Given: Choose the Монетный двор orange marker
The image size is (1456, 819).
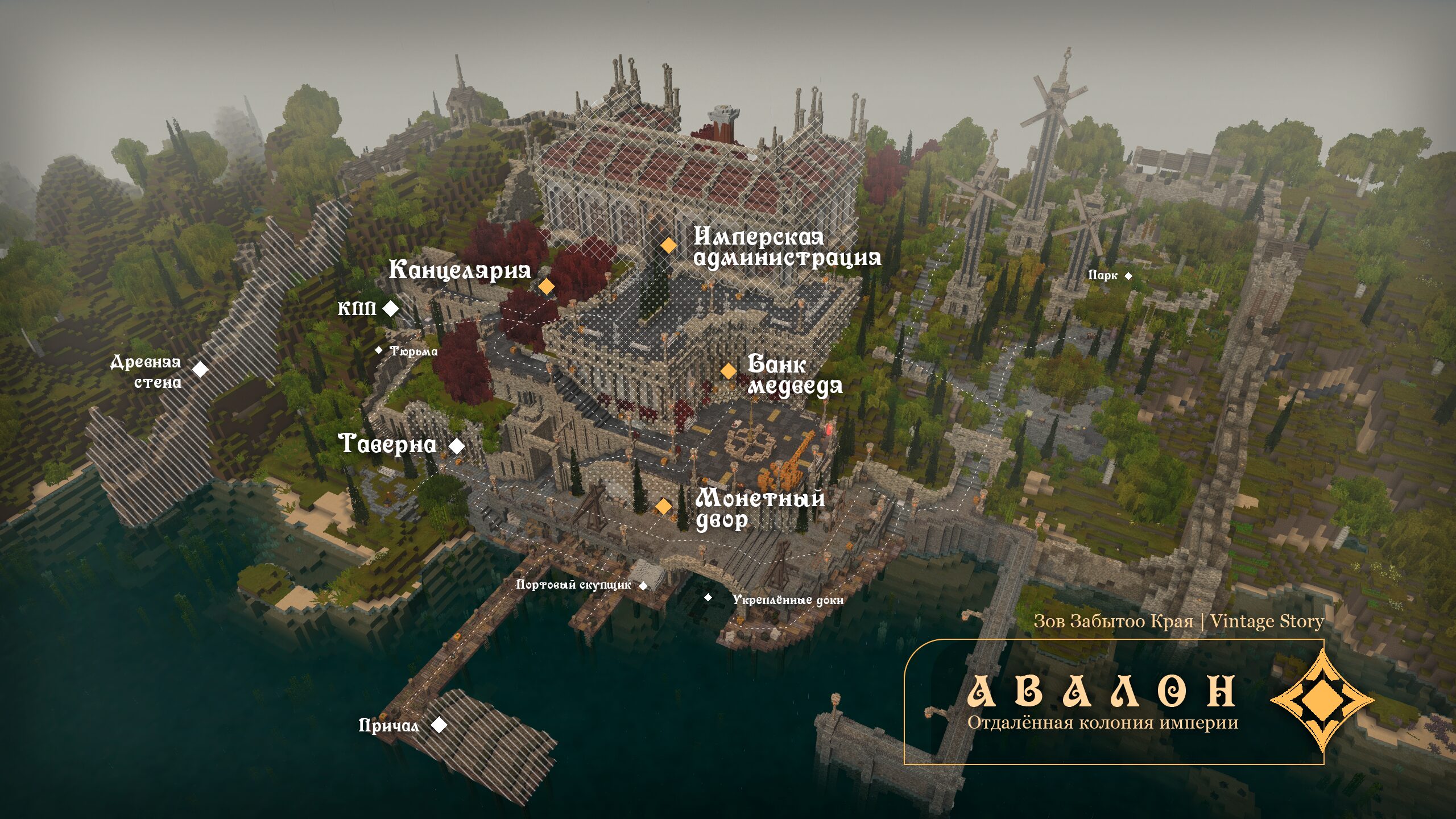Looking at the screenshot, I should pyautogui.click(x=663, y=506).
